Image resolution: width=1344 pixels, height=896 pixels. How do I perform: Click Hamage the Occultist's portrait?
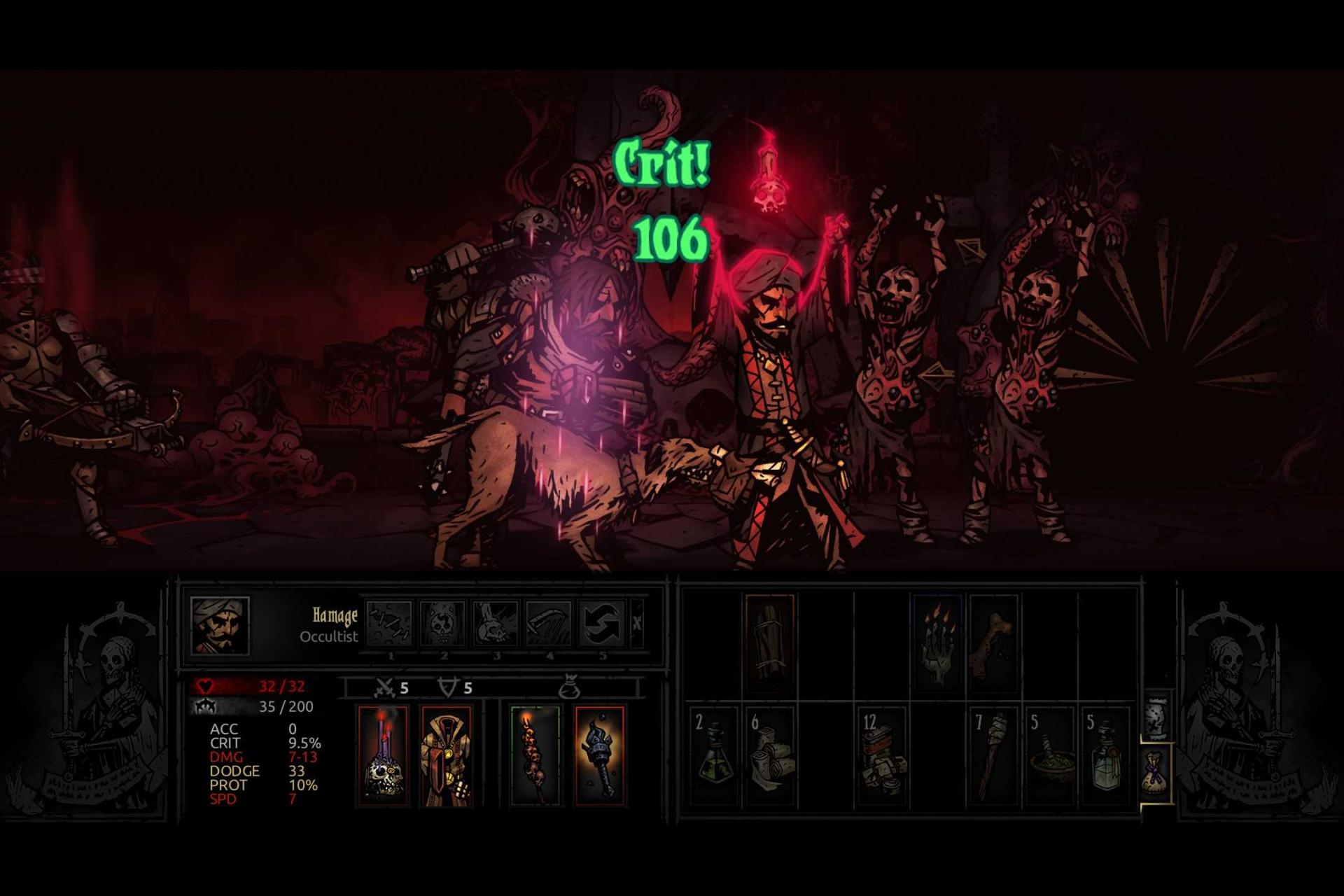(220, 625)
